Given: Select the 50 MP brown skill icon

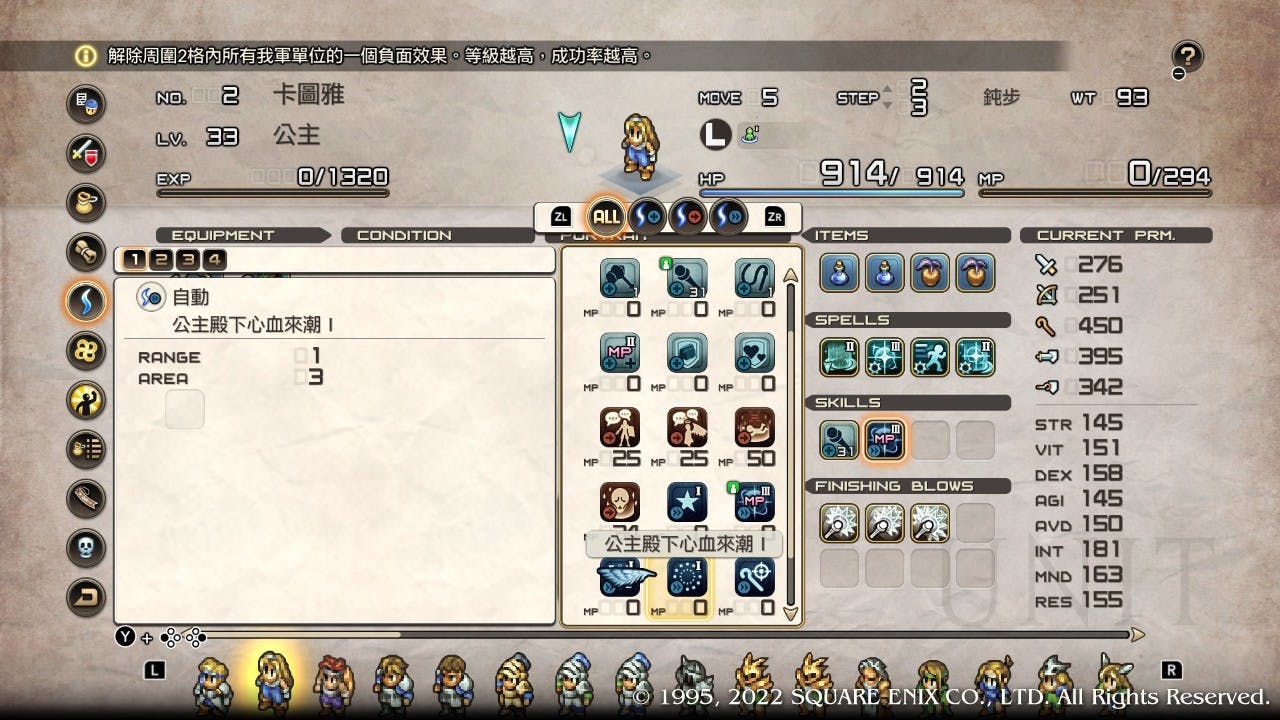Looking at the screenshot, I should point(754,428).
